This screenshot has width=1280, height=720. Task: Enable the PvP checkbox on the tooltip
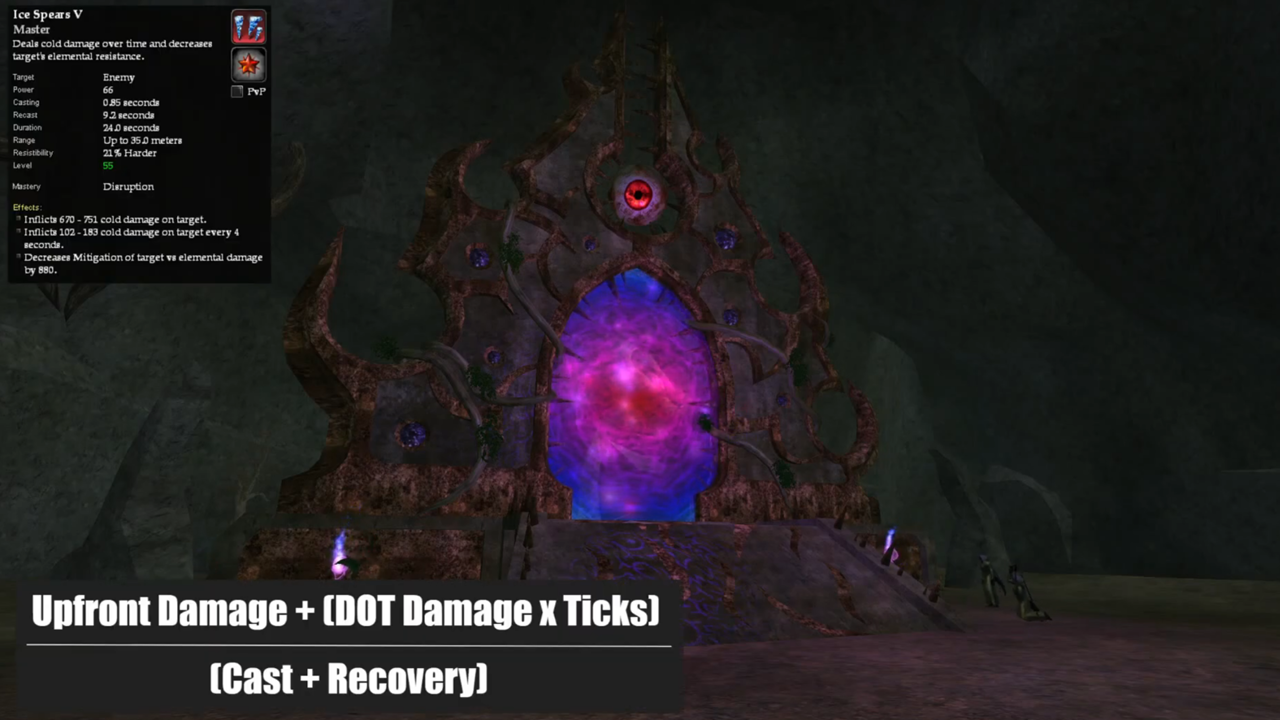tap(236, 91)
